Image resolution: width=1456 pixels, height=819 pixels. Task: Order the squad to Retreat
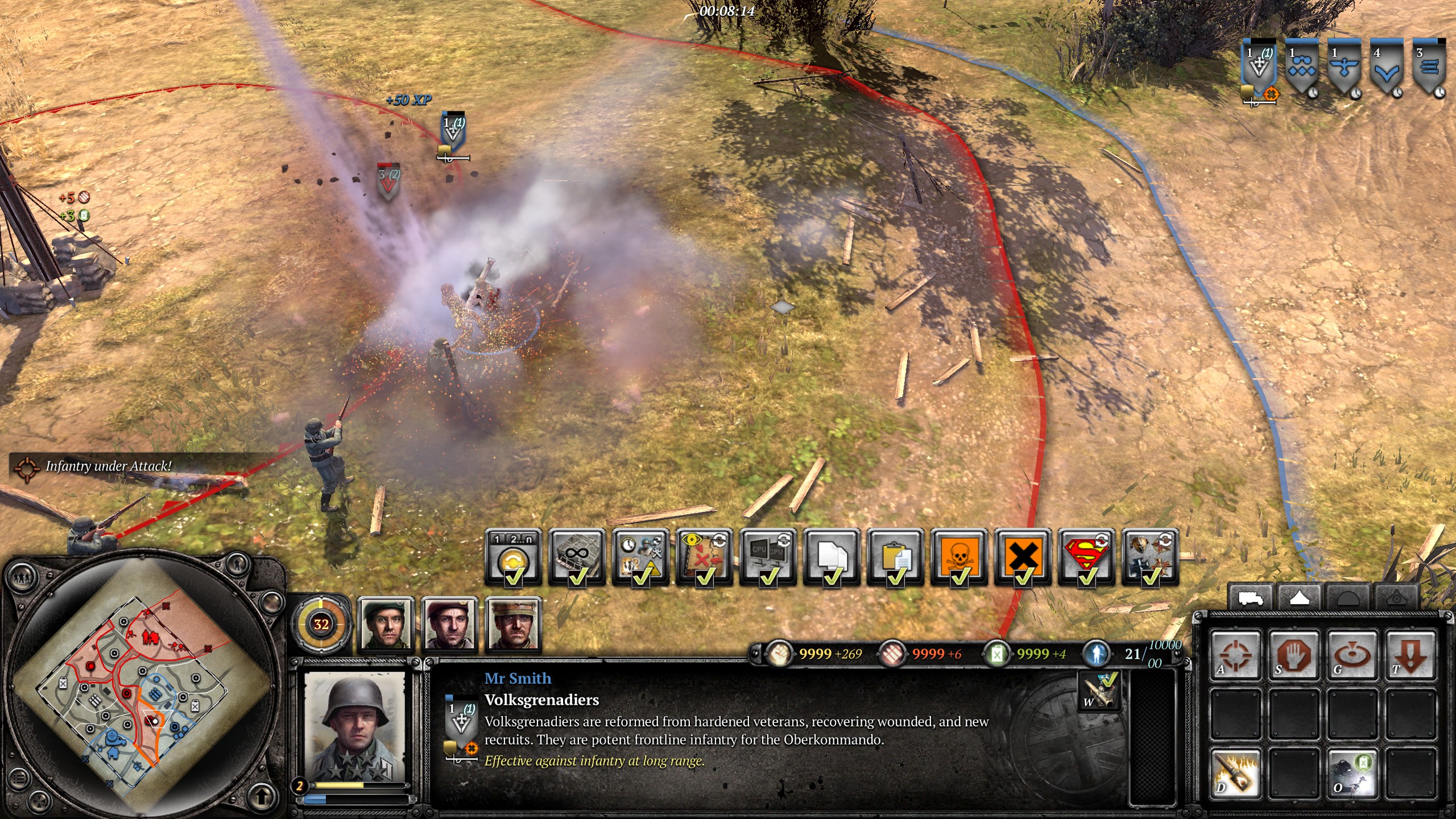(1411, 654)
